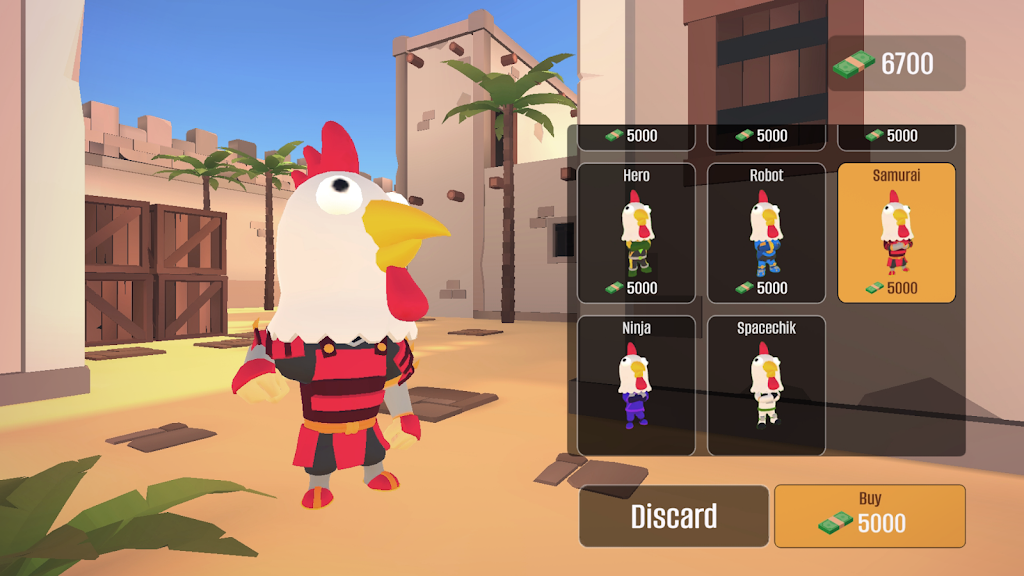Buy the skin for 5000
The image size is (1024, 576).
(x=869, y=516)
